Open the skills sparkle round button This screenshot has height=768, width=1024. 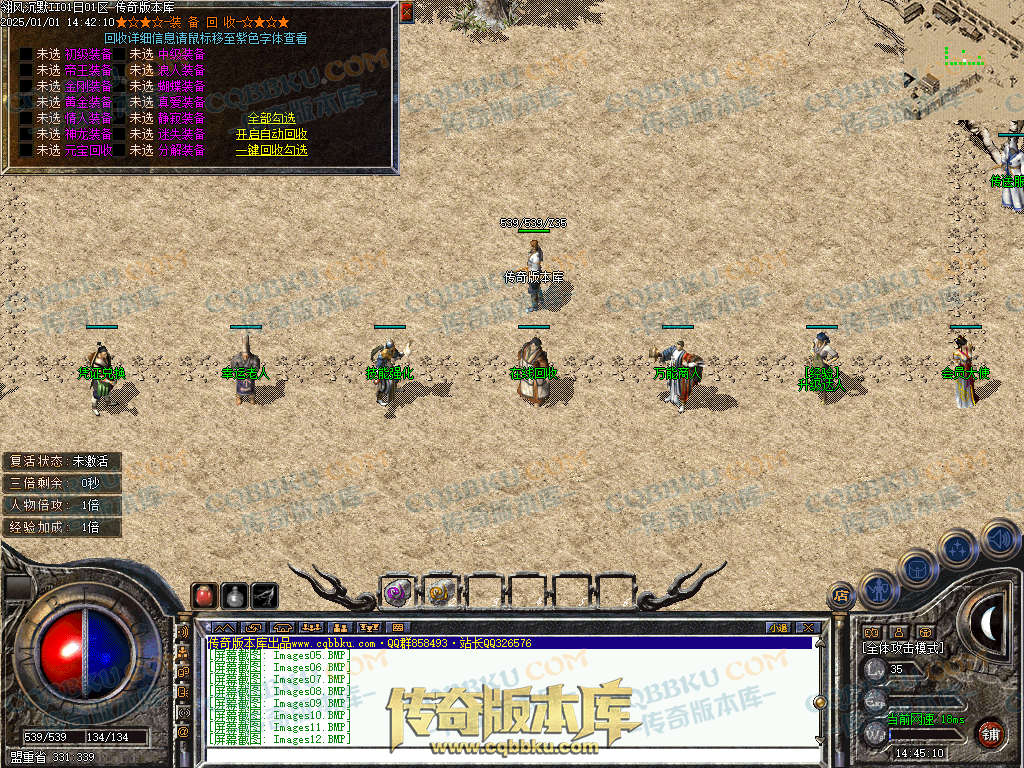(x=957, y=548)
